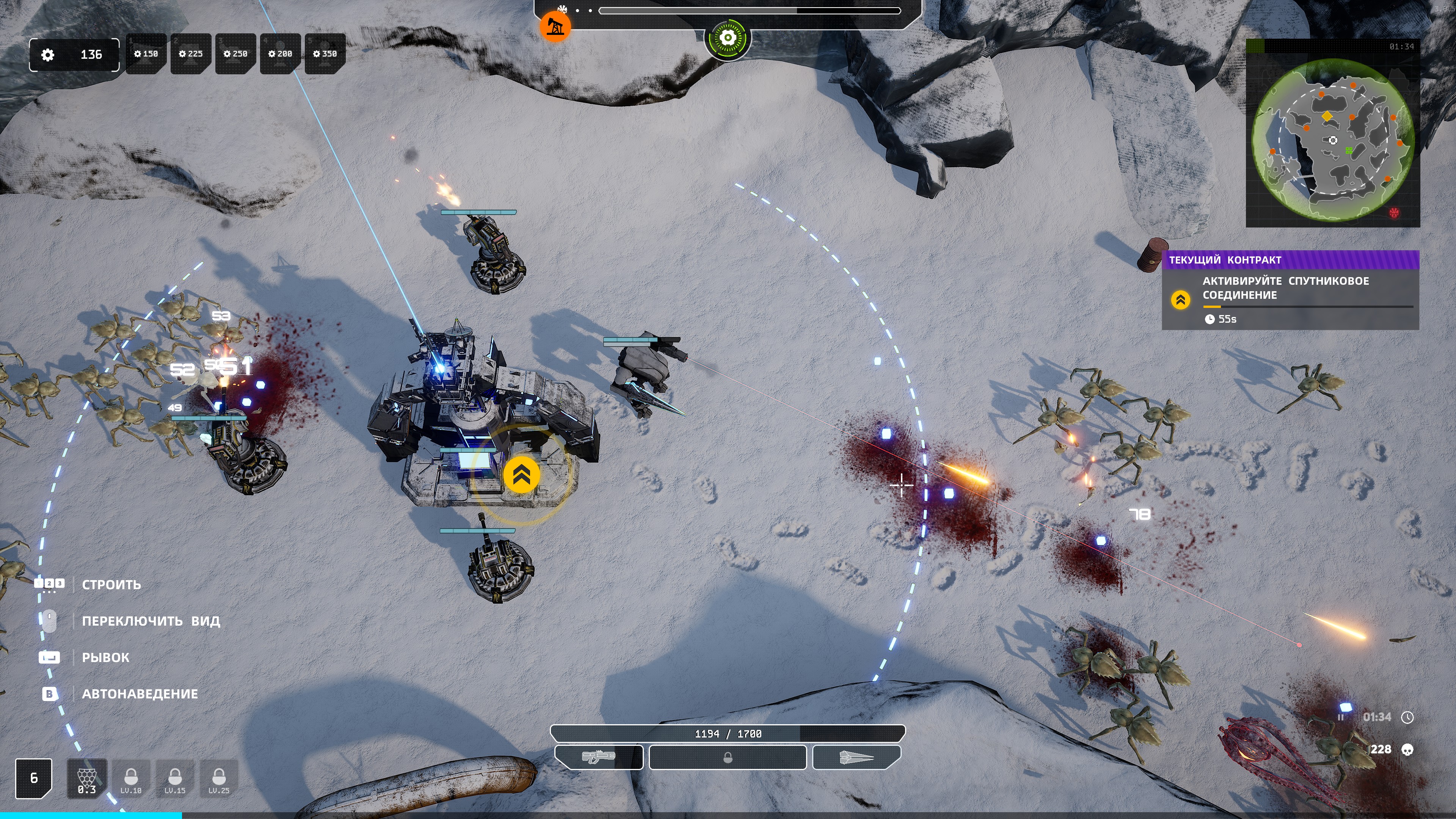Click the locked middle weapon slot
The width and height of the screenshot is (1456, 819).
[728, 758]
